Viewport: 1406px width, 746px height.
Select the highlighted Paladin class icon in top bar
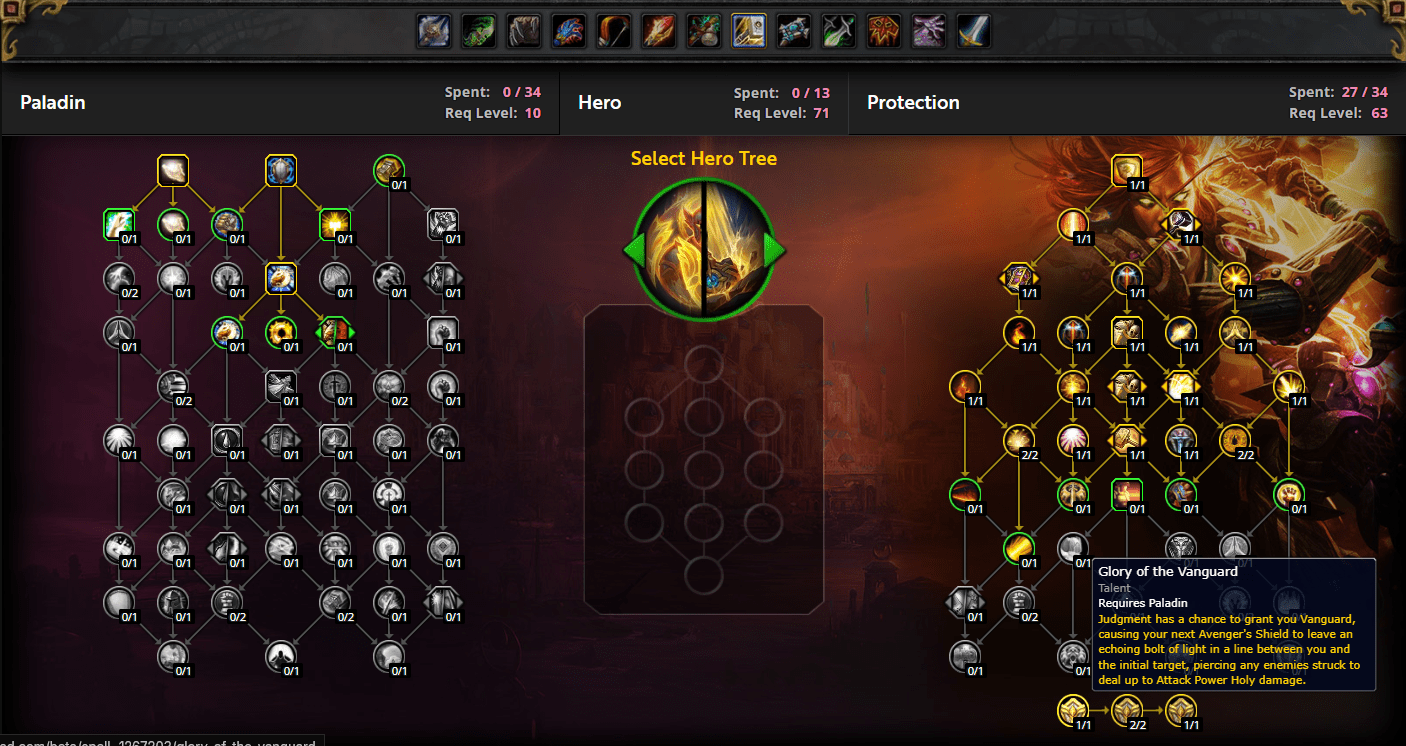pyautogui.click(x=748, y=31)
